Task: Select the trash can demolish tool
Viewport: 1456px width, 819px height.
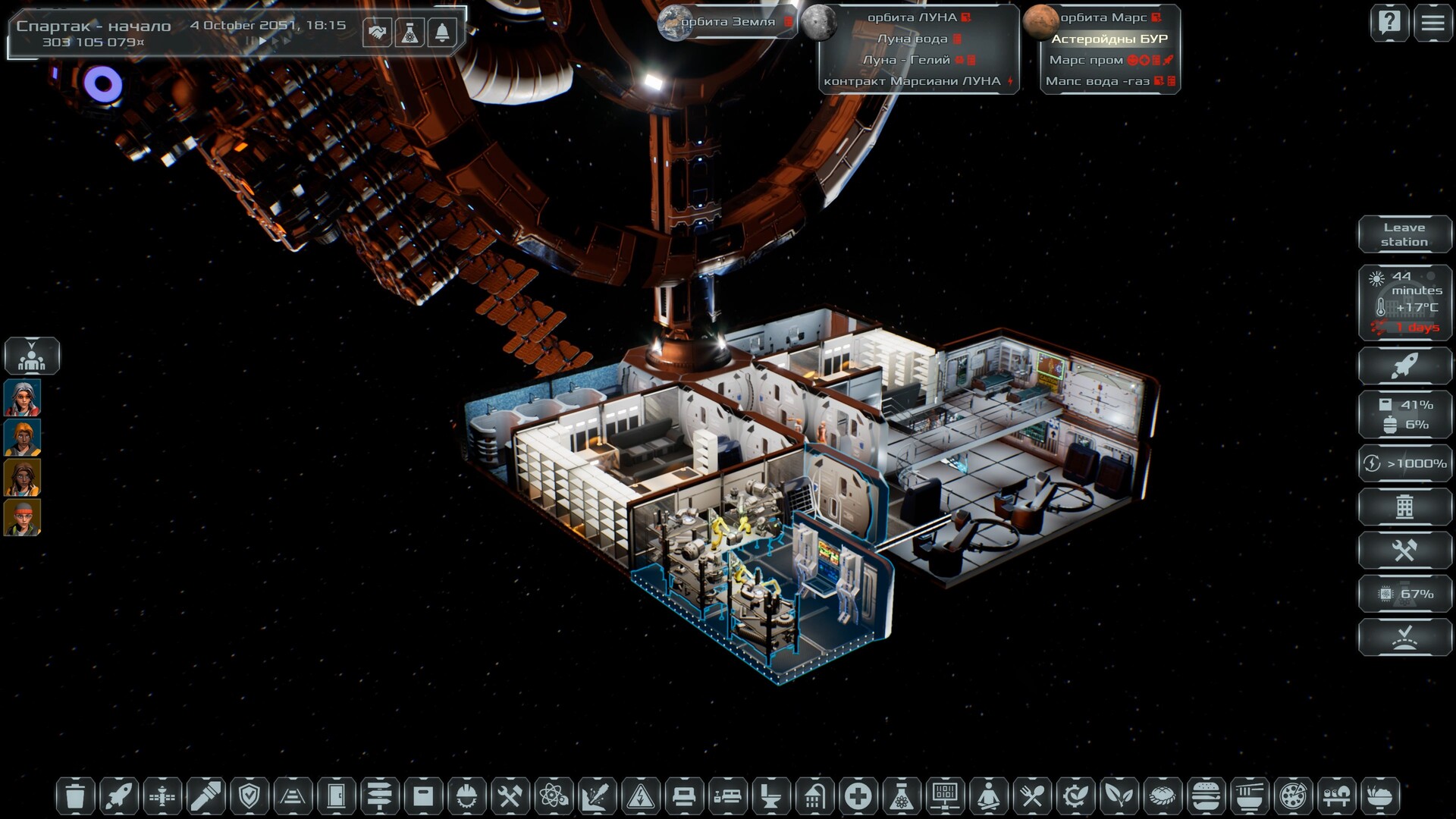Action: [75, 796]
